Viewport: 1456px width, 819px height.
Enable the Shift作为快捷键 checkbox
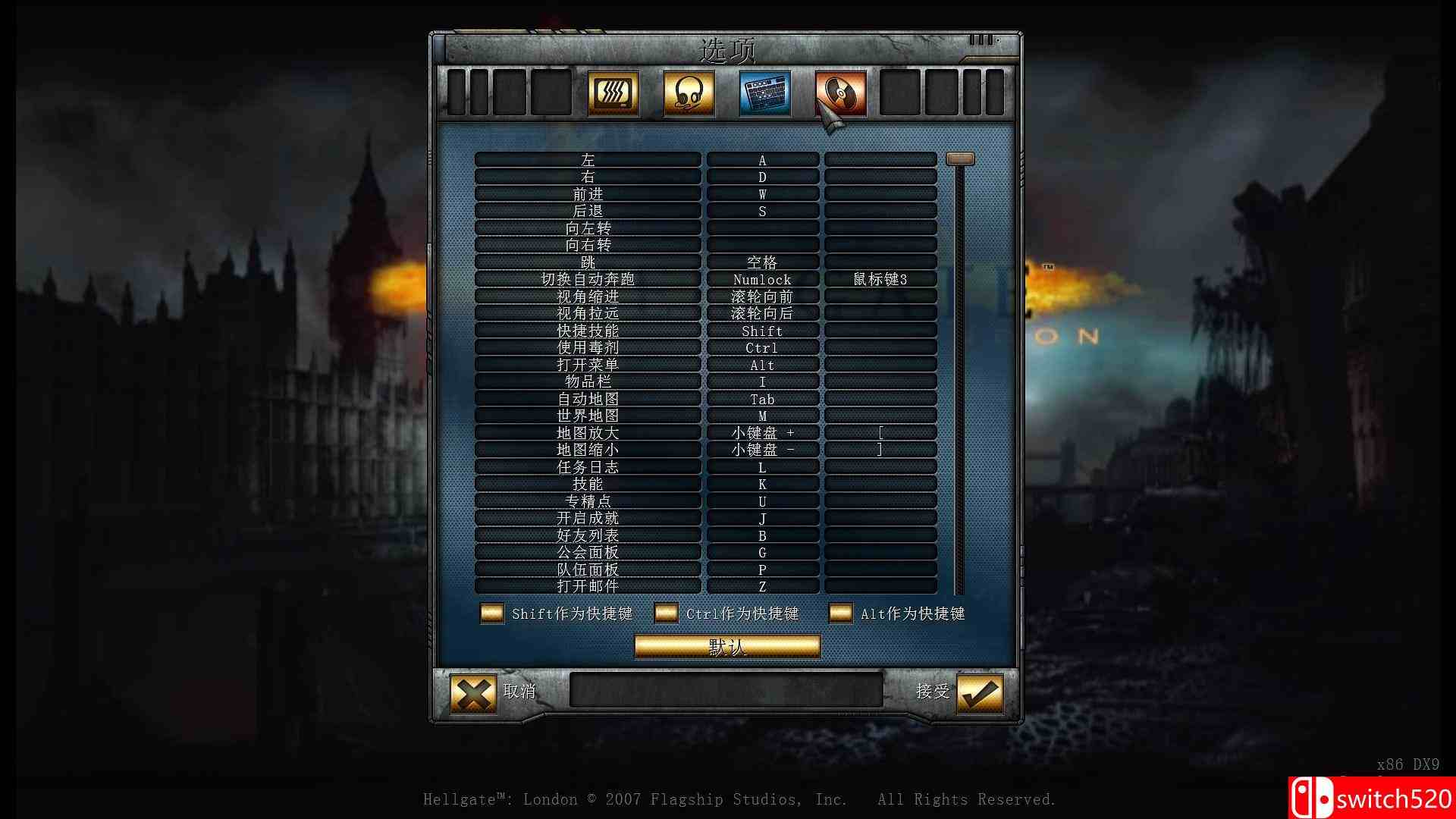click(x=494, y=613)
